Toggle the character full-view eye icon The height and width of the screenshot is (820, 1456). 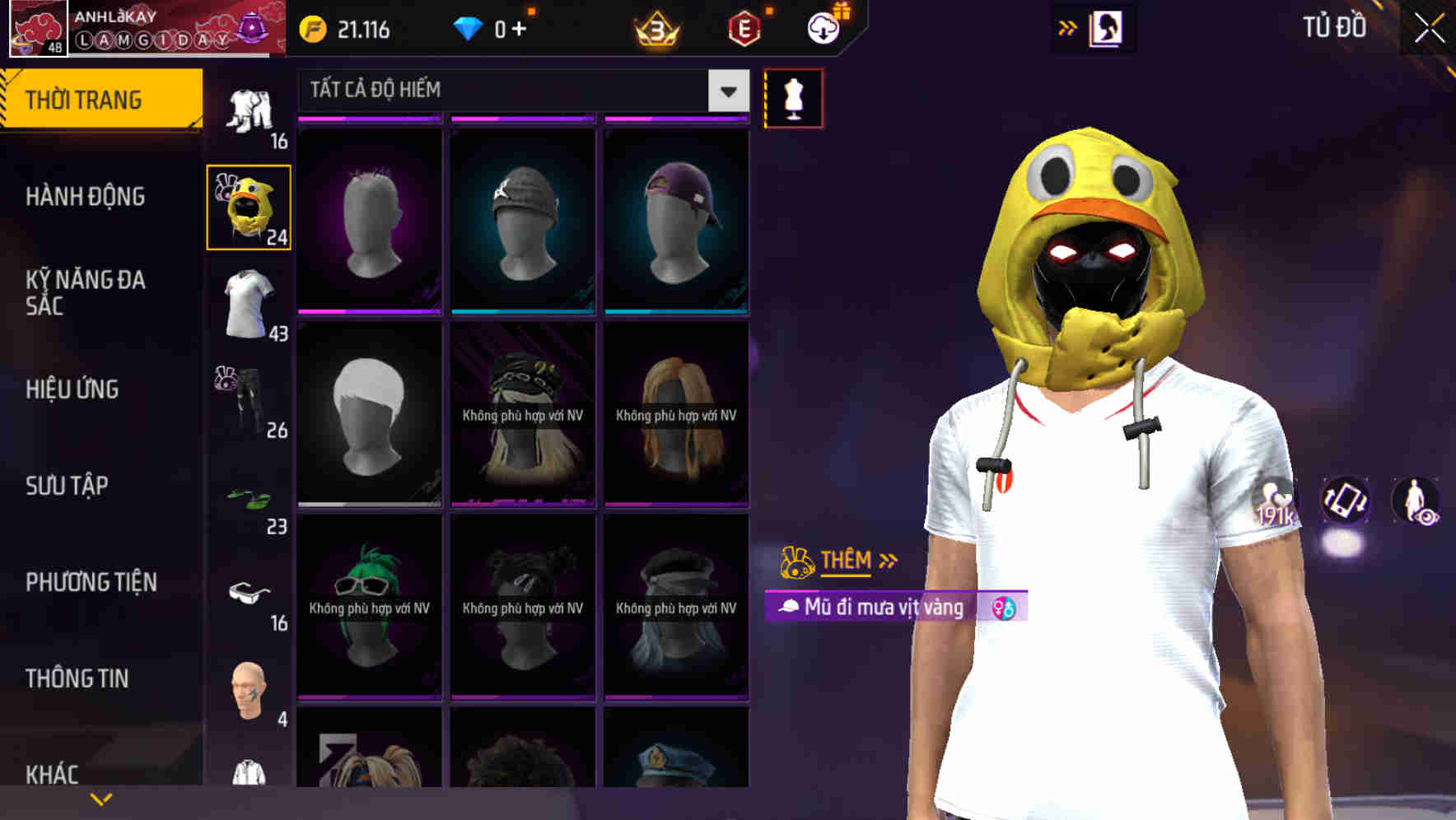coord(1415,502)
